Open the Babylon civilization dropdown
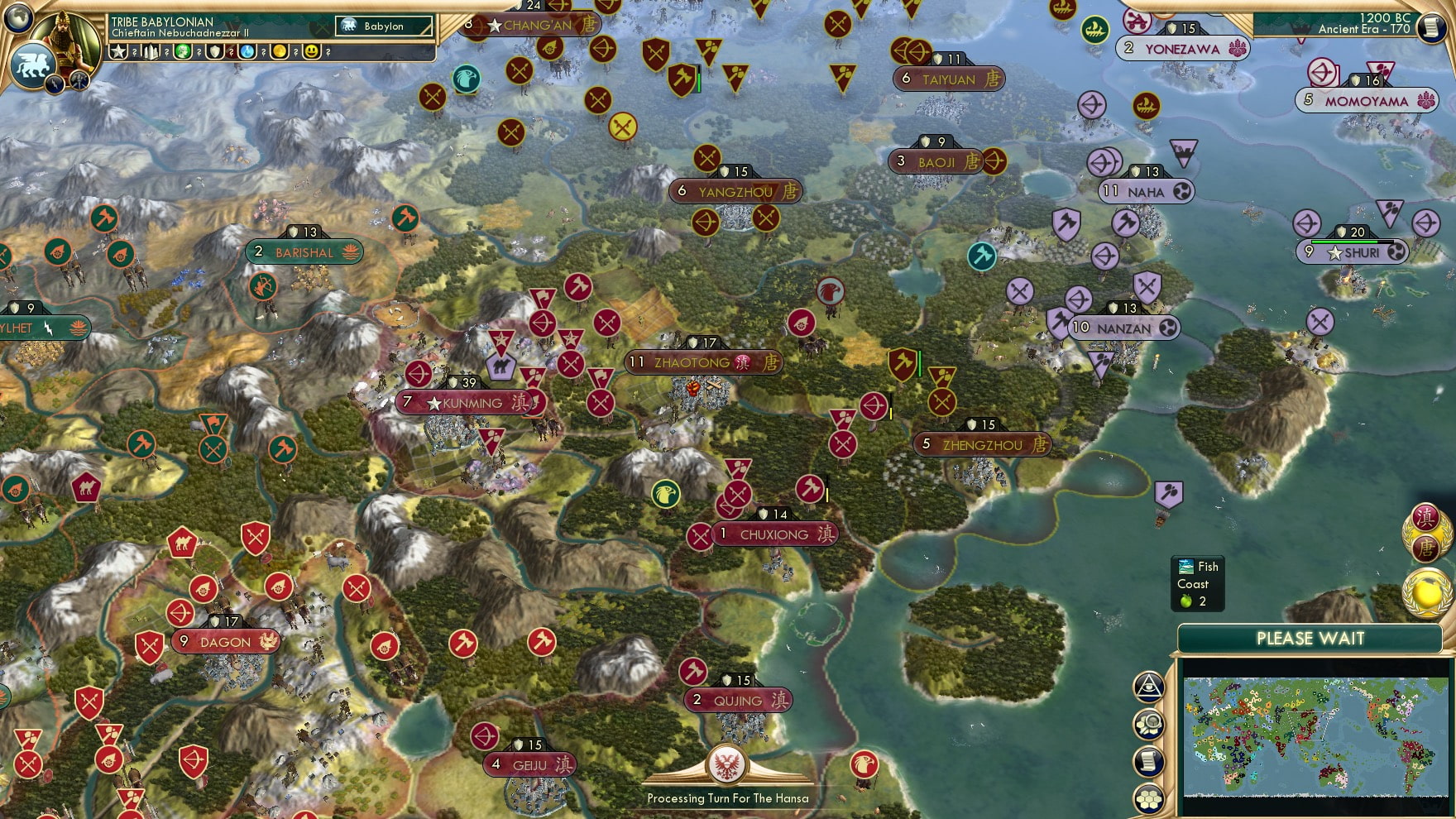The width and height of the screenshot is (1456, 819). 385,26
